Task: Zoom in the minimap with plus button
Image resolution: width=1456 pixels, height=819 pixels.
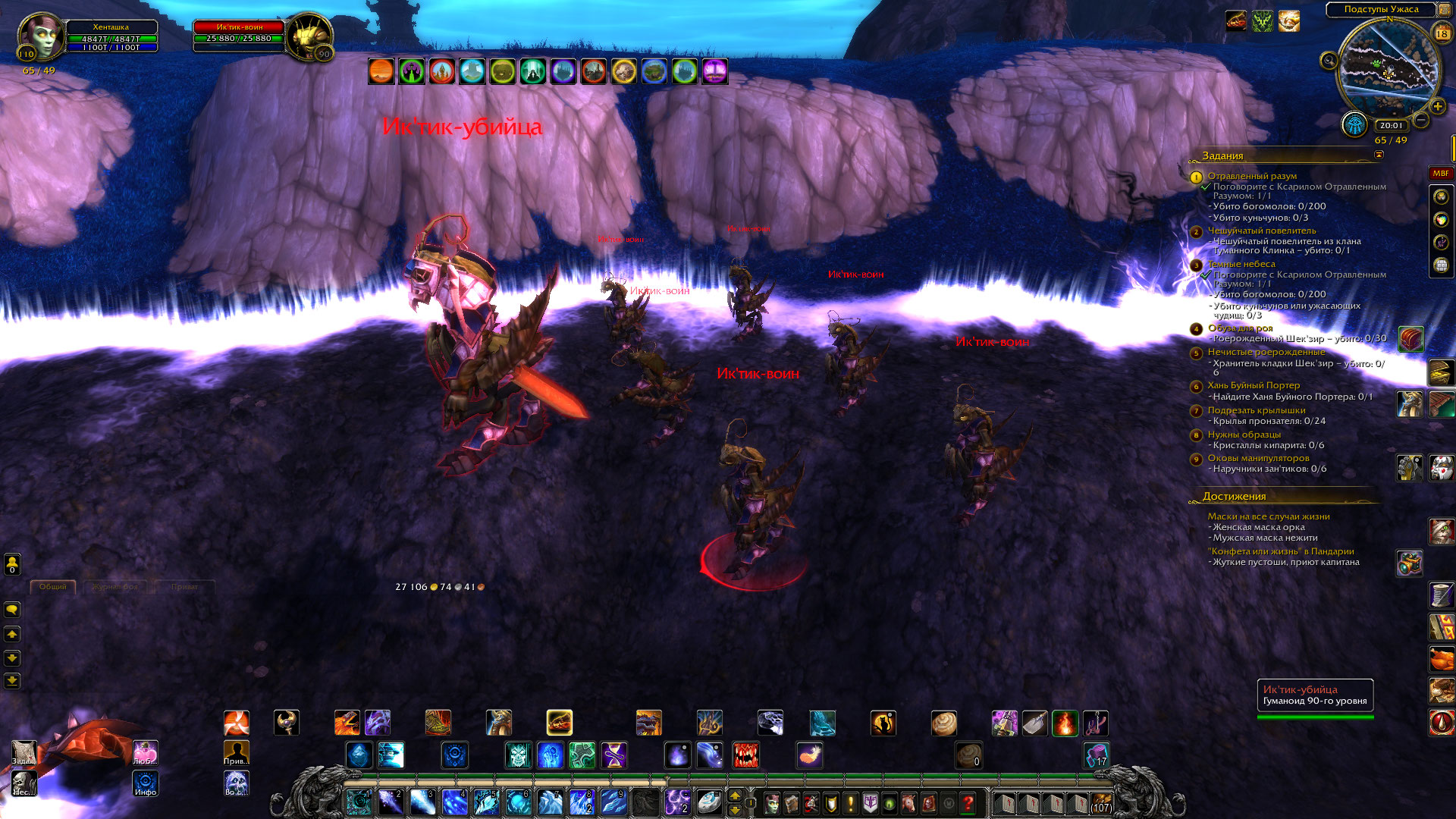Action: tap(1437, 106)
